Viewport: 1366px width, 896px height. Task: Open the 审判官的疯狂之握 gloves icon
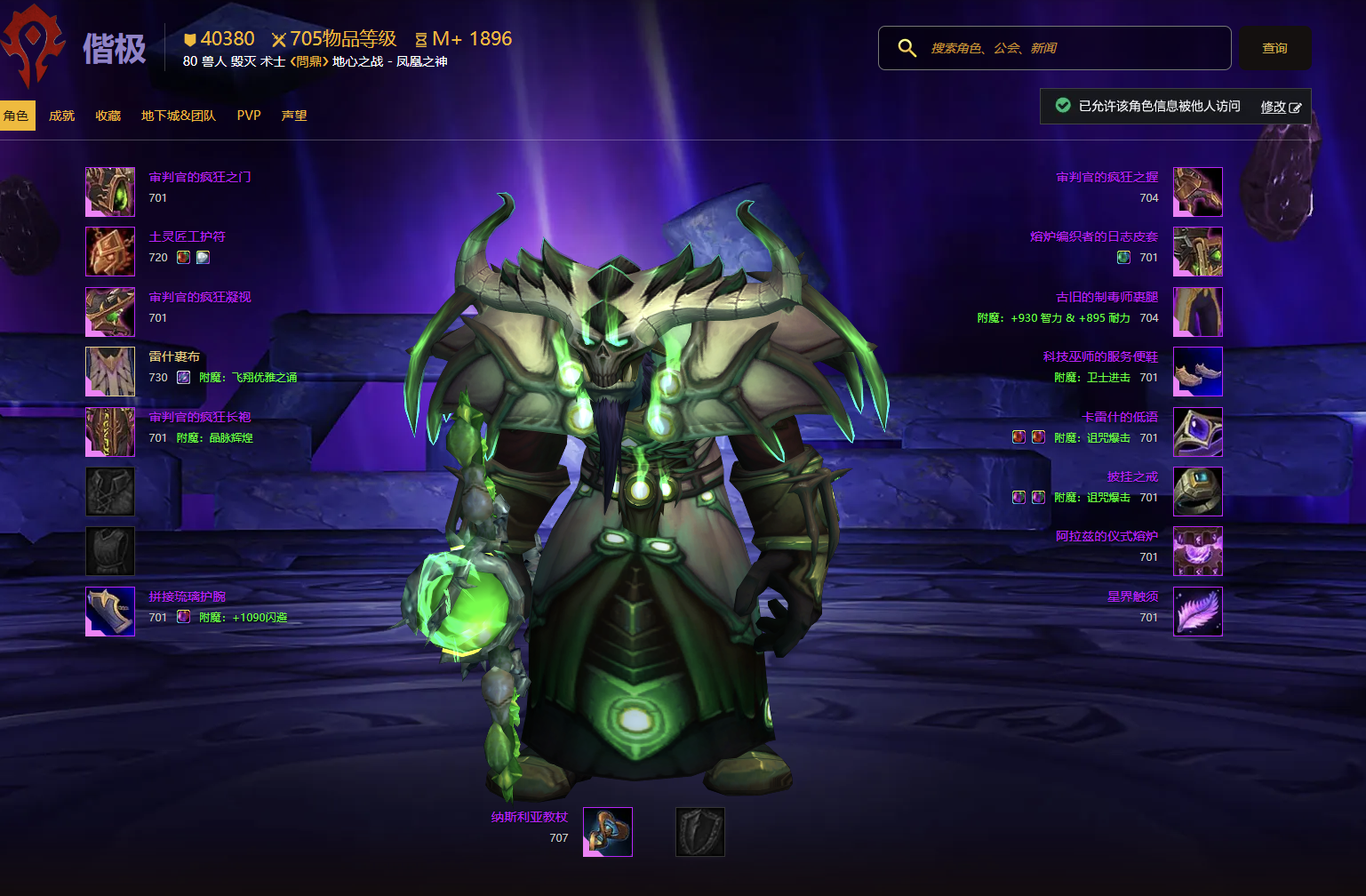click(1198, 192)
